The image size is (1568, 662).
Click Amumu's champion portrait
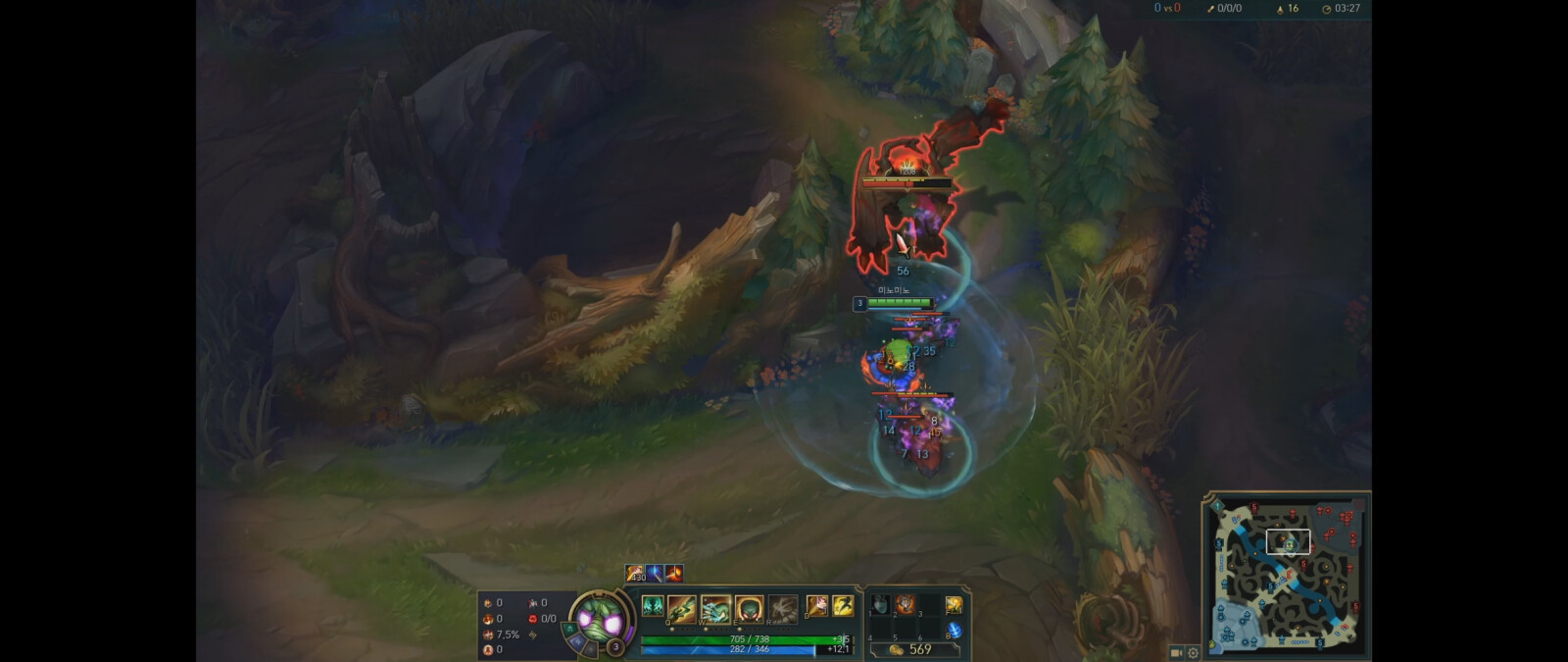(x=598, y=620)
